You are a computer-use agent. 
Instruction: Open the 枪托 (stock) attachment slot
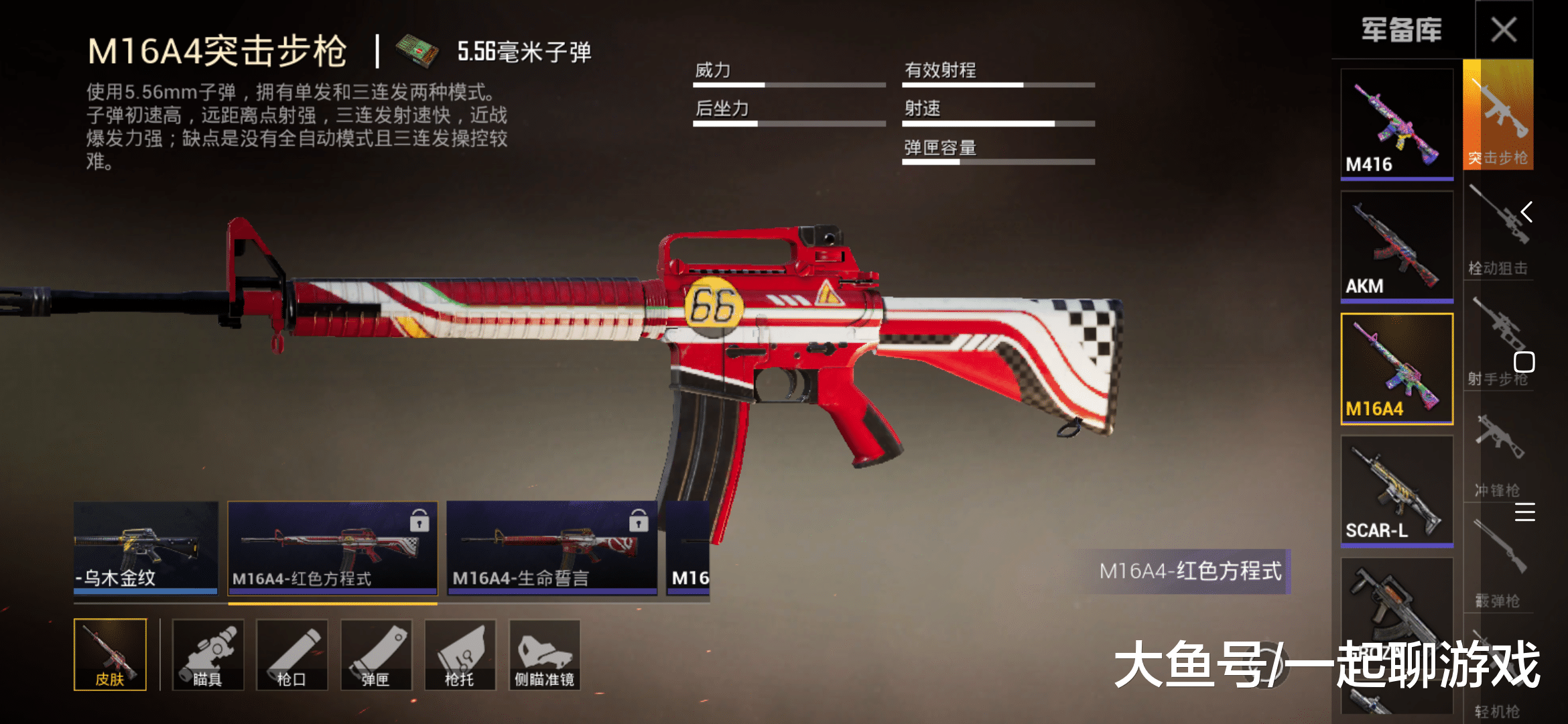tap(460, 654)
